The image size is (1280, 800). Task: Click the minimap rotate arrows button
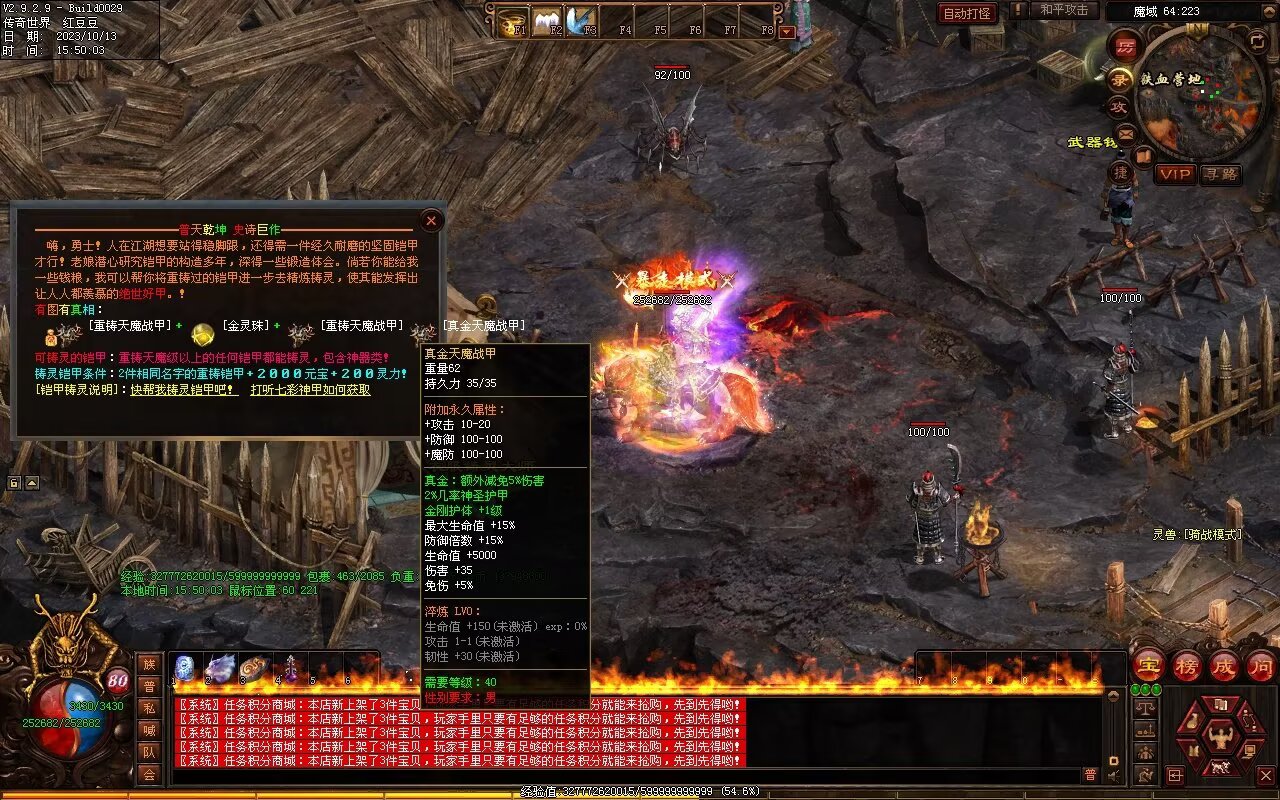1258,41
